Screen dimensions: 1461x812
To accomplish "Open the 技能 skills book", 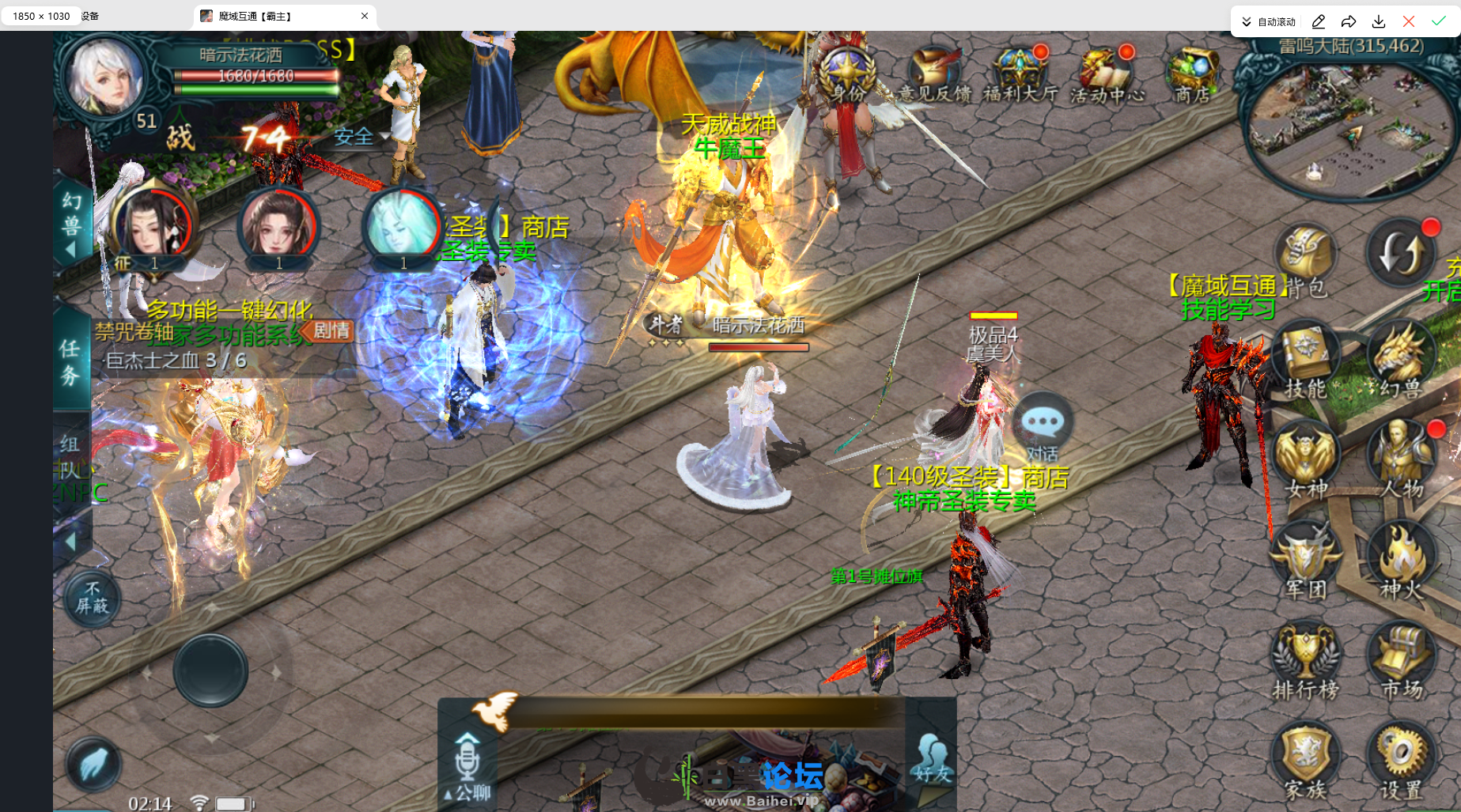I will click(x=1305, y=360).
